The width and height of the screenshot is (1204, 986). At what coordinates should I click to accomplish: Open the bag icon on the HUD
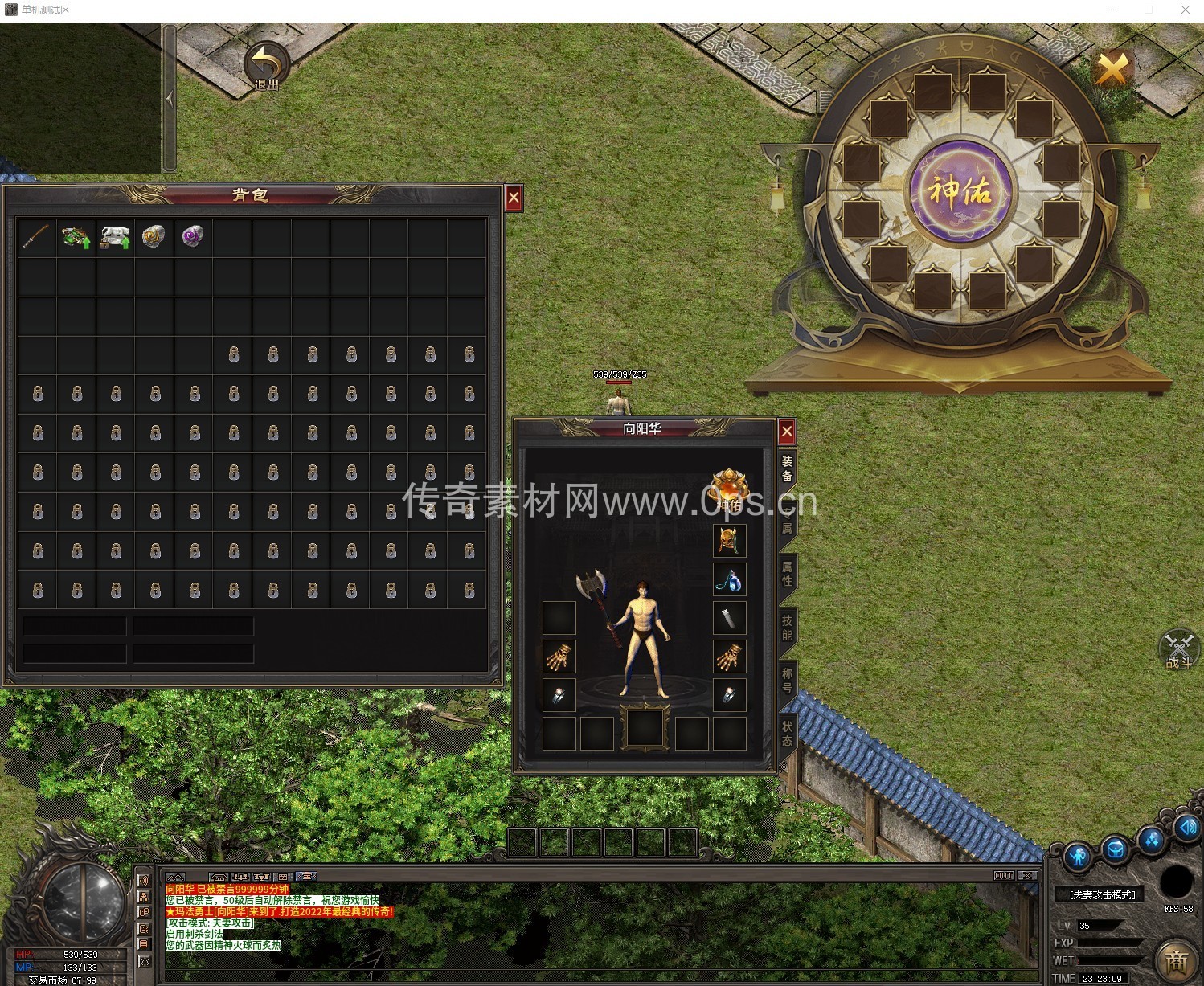[1115, 849]
